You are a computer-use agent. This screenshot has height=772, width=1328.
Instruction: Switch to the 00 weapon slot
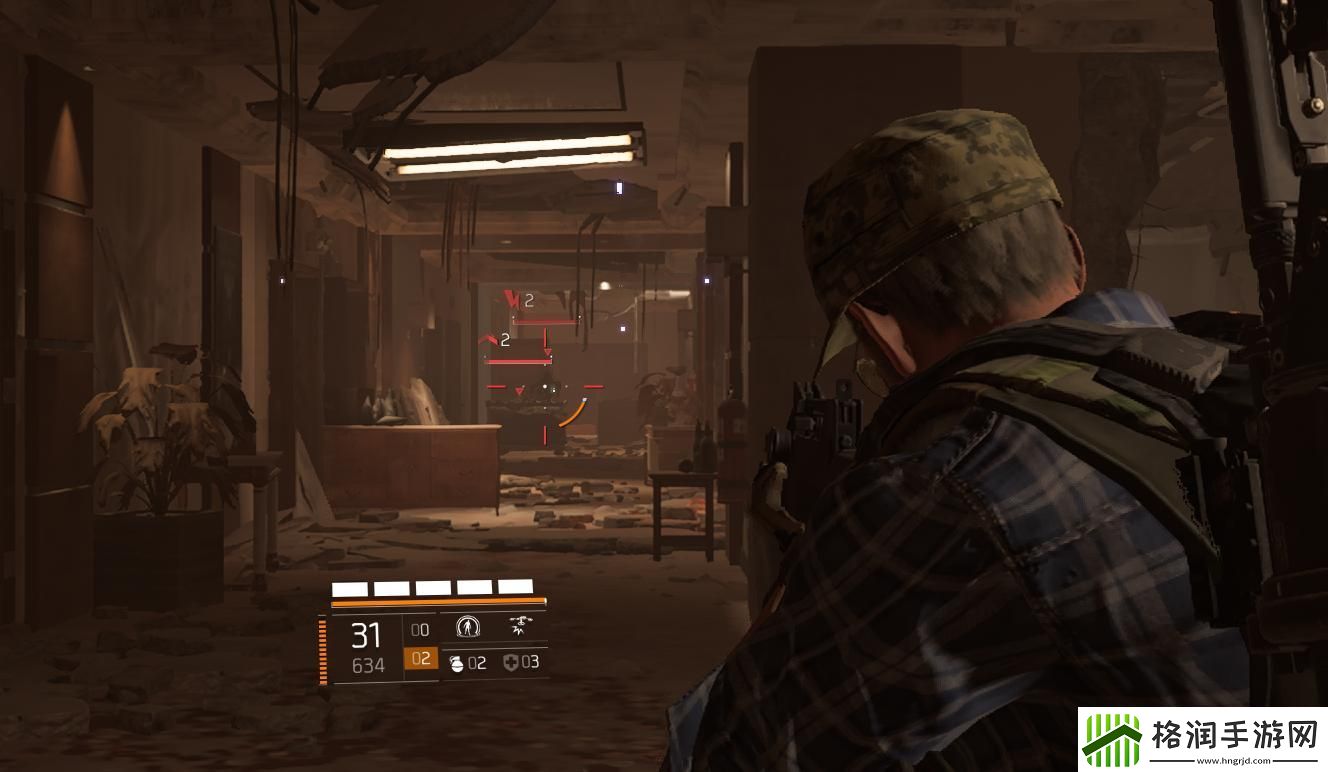420,630
